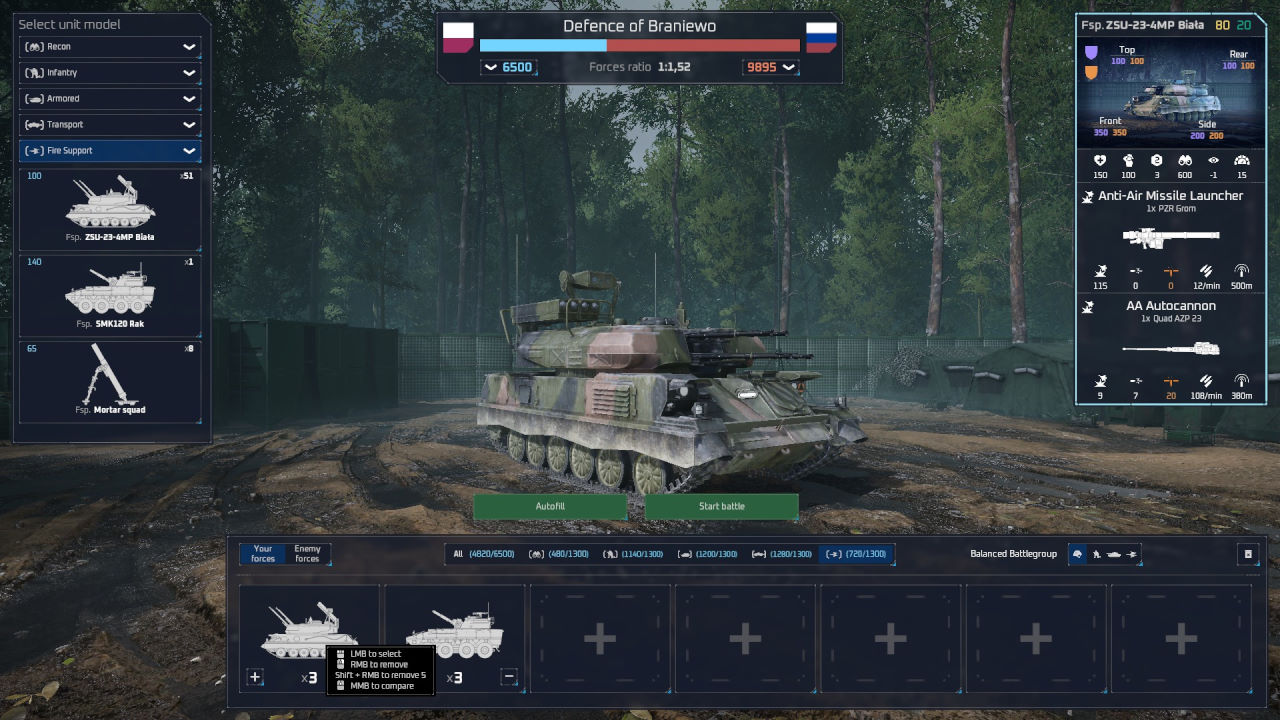The image size is (1280, 720).
Task: Filter roster by All units
Action: tap(484, 554)
